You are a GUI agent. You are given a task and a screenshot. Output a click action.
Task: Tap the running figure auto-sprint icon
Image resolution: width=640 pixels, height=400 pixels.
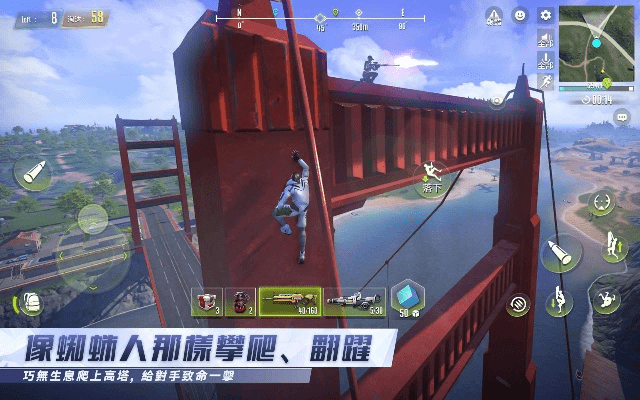tap(546, 81)
